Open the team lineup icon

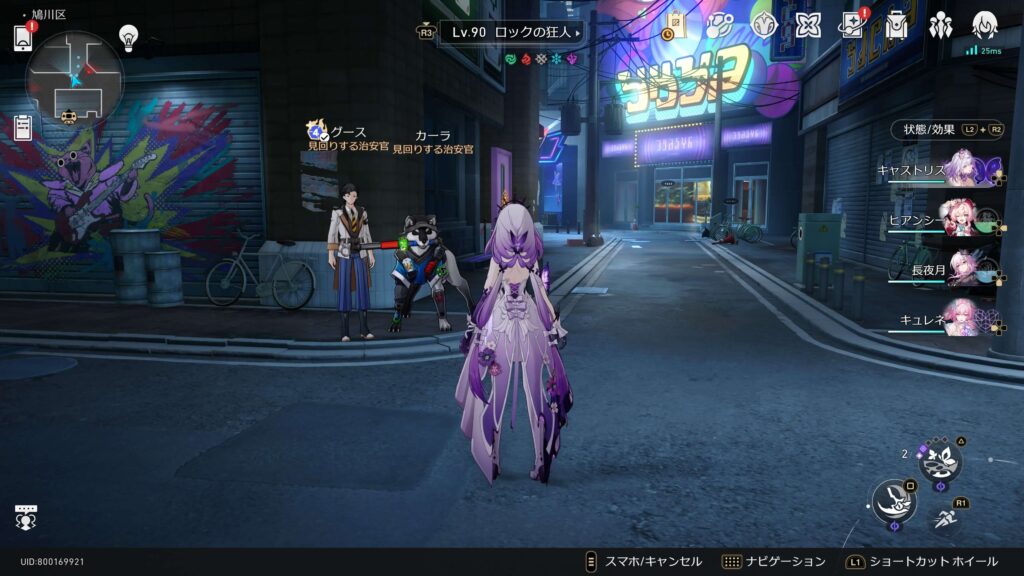pos(940,25)
